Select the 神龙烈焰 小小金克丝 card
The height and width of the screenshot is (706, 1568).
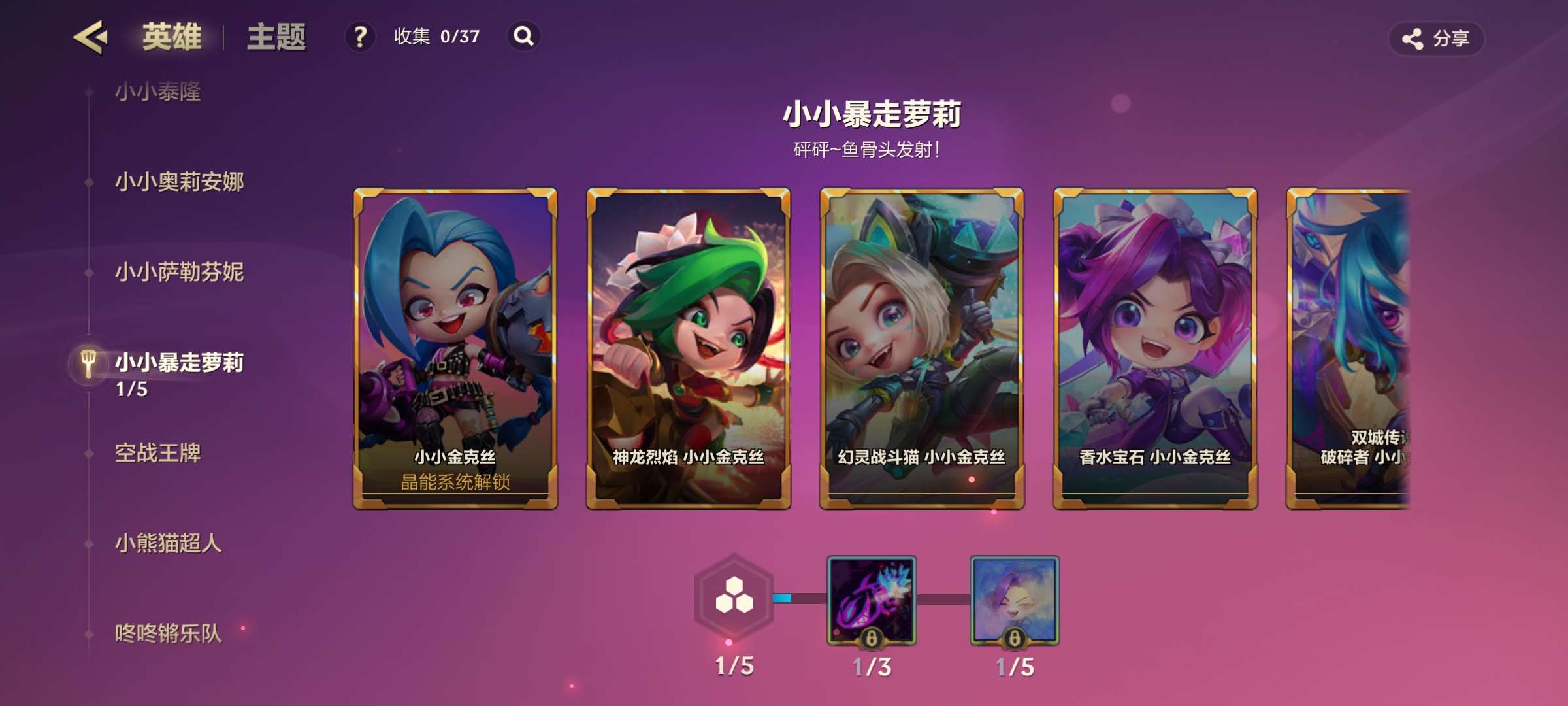tap(689, 348)
